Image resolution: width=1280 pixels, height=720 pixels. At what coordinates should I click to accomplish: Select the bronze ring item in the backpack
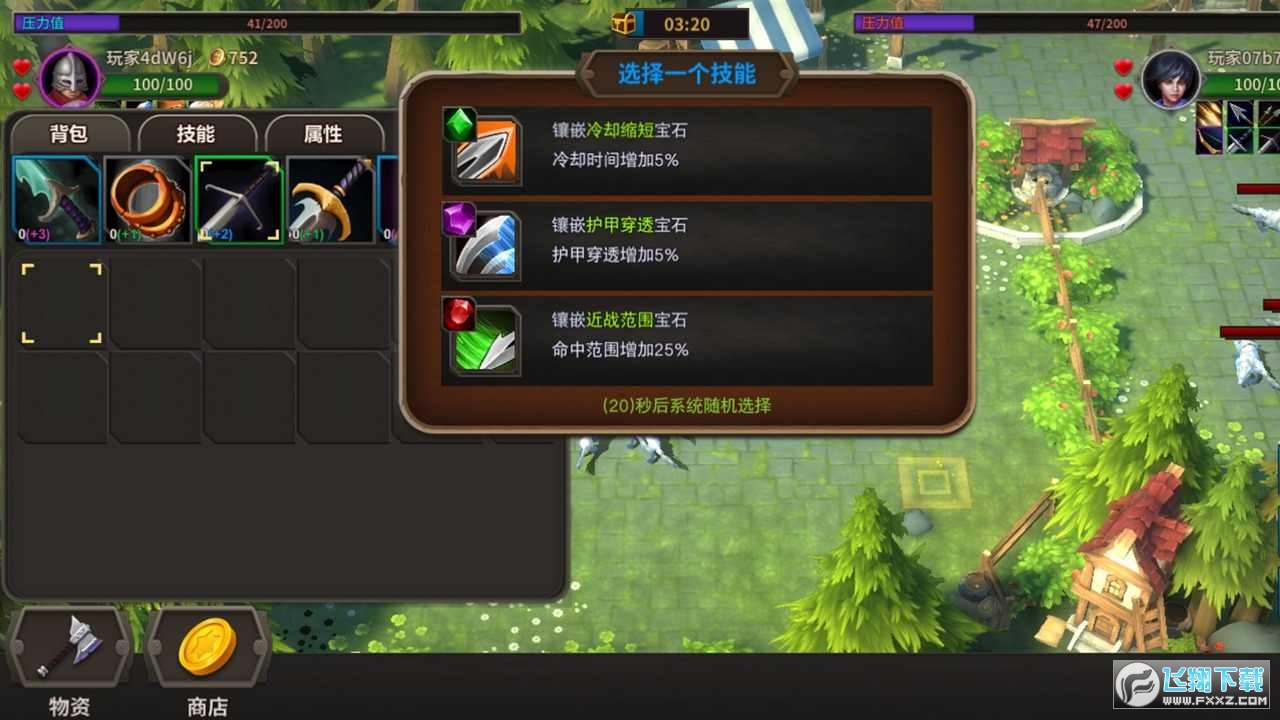[x=147, y=198]
